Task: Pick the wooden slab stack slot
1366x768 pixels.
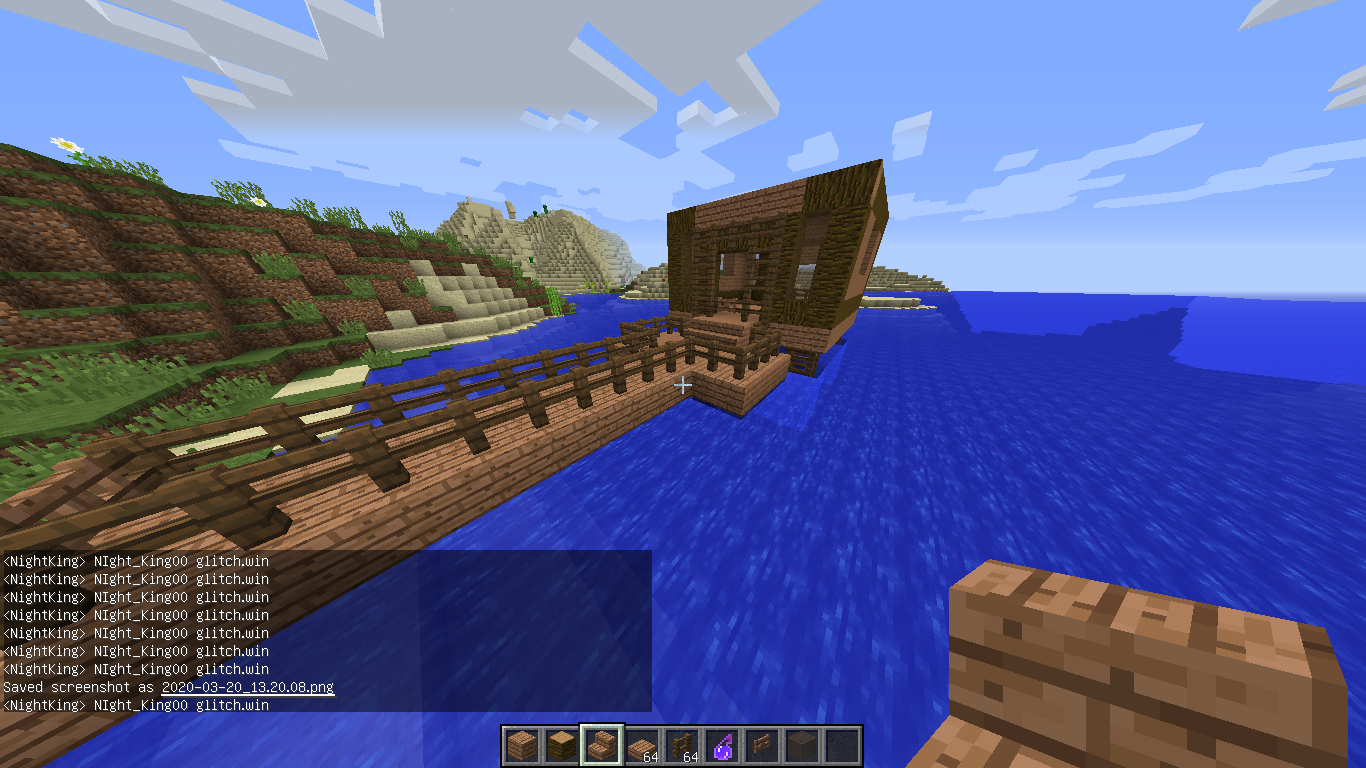Action: (642, 746)
